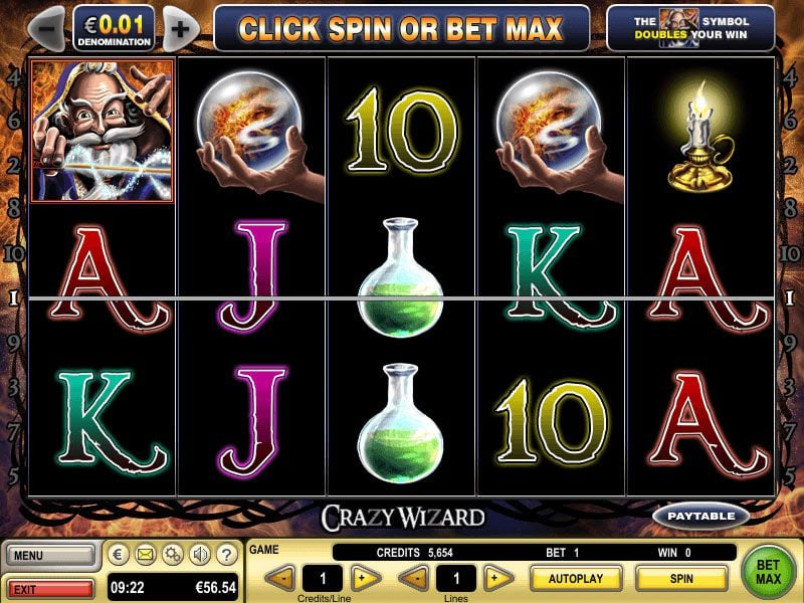Viewport: 804px width, 603px height.
Task: Open help via the question mark icon
Action: click(x=227, y=554)
